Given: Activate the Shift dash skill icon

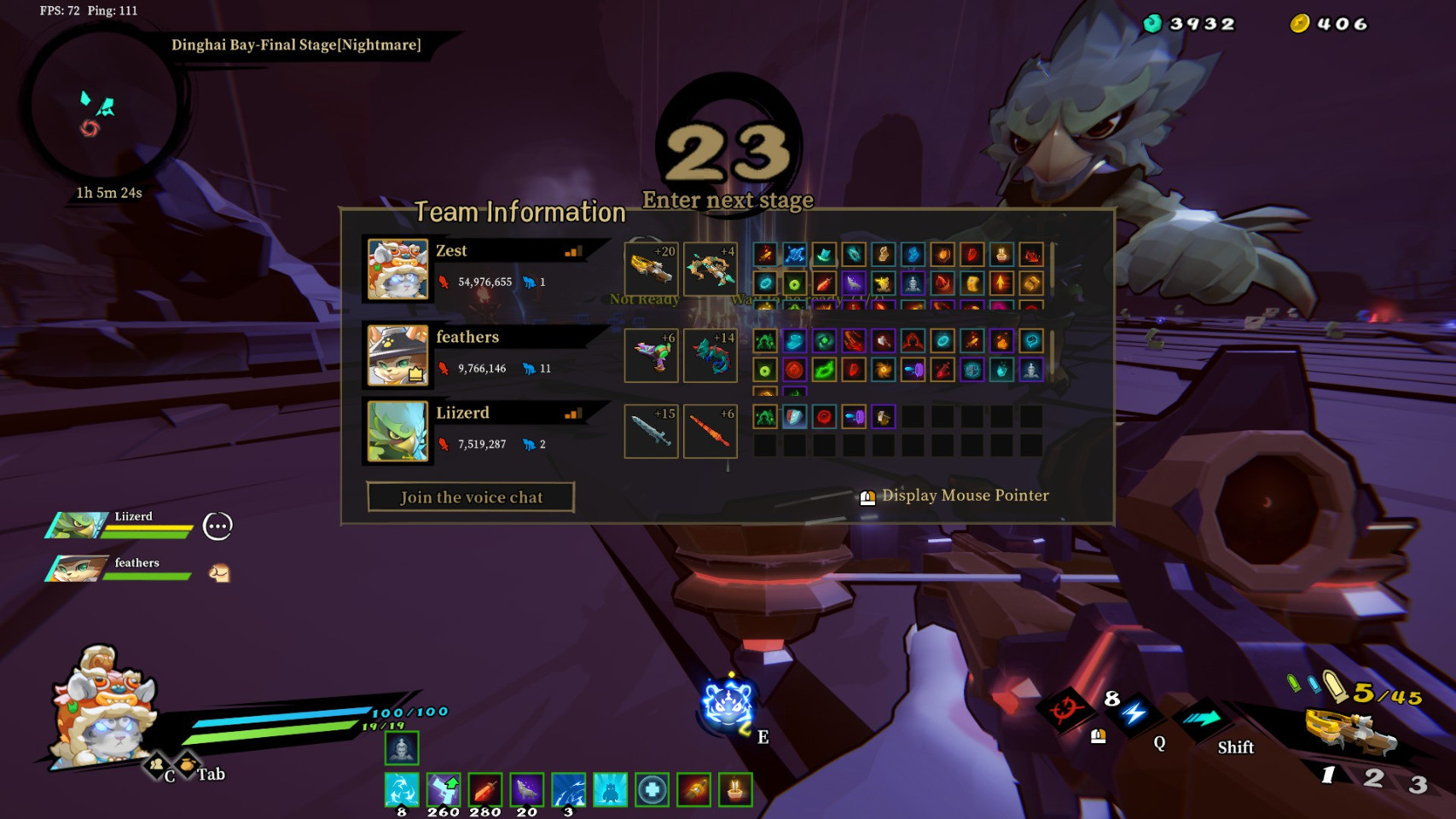Looking at the screenshot, I should (1201, 718).
